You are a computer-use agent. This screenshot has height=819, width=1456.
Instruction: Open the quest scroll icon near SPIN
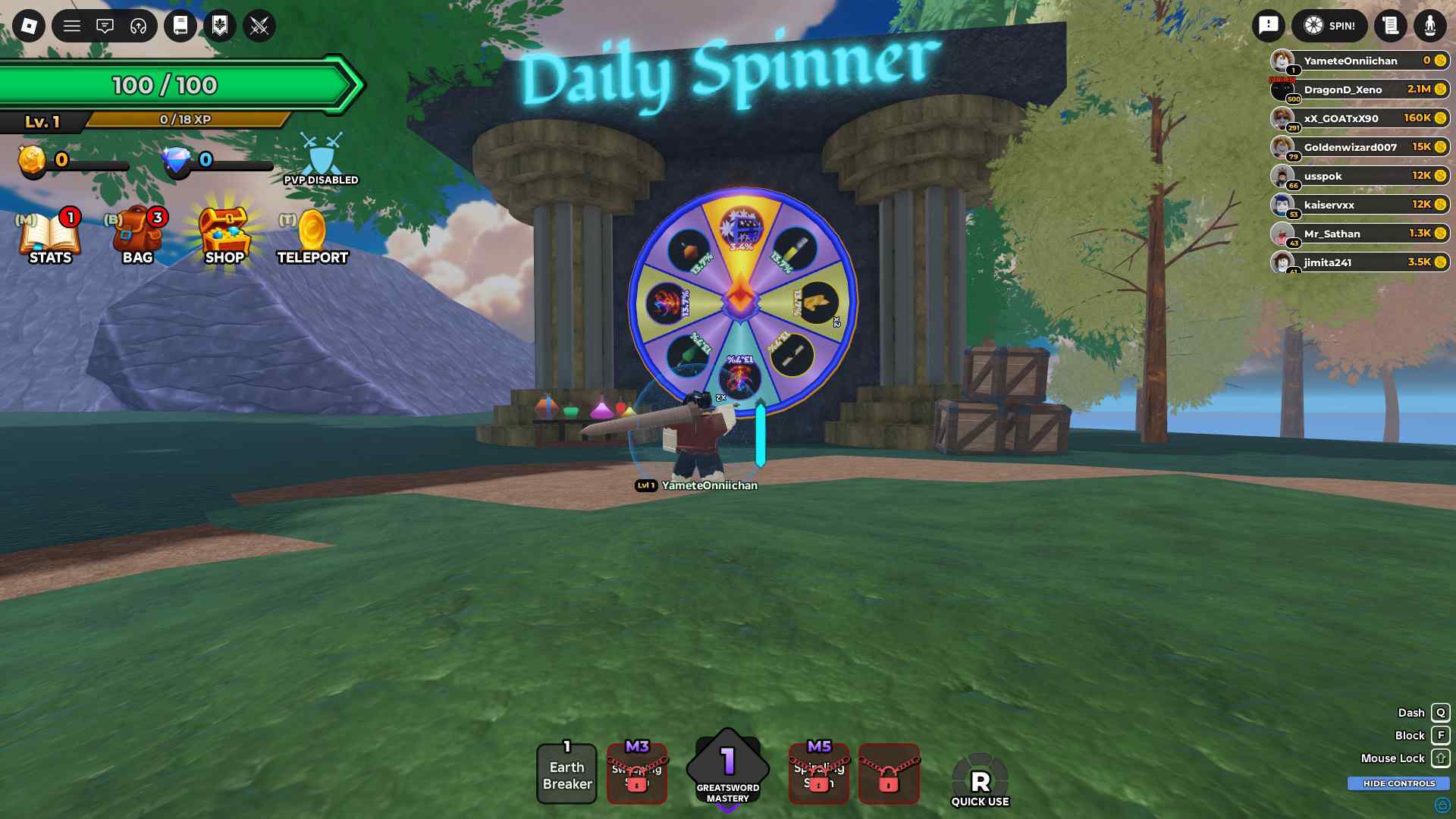click(x=1390, y=25)
